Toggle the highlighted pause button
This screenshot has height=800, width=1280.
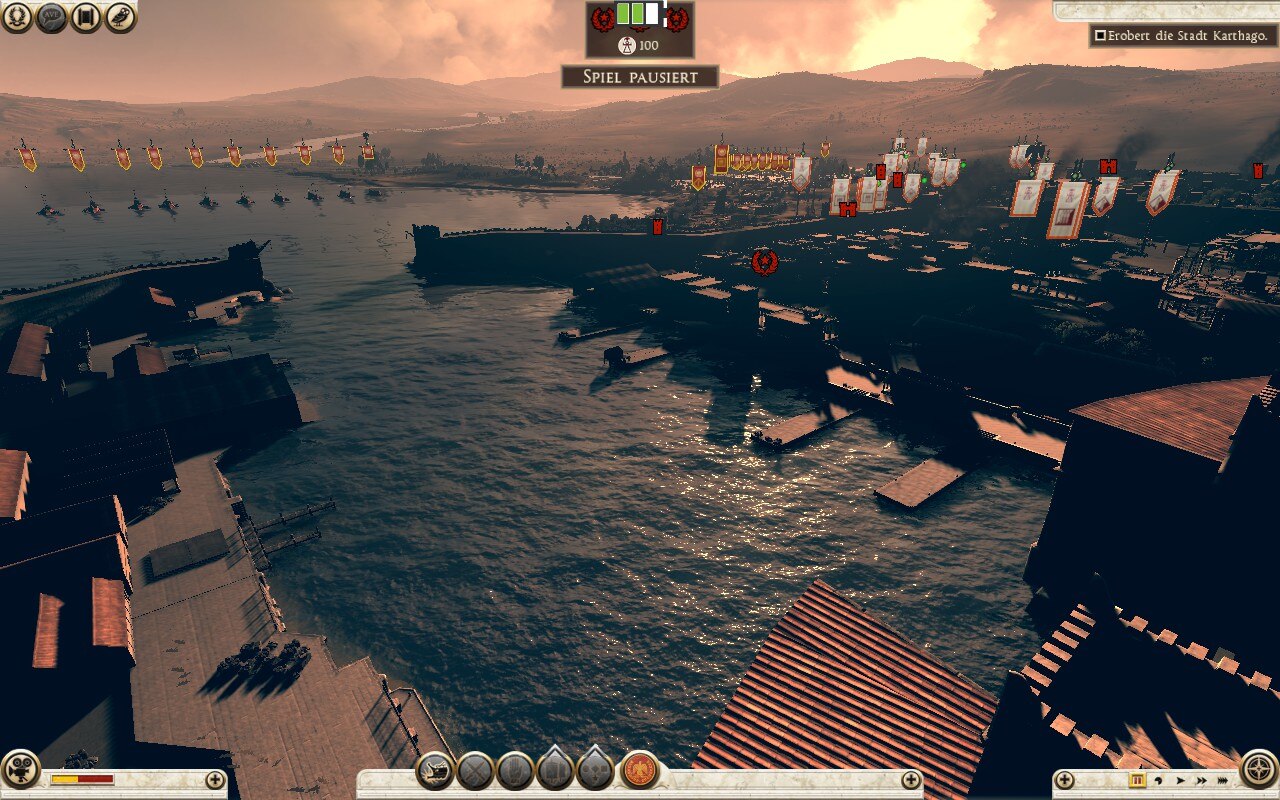coord(1137,780)
